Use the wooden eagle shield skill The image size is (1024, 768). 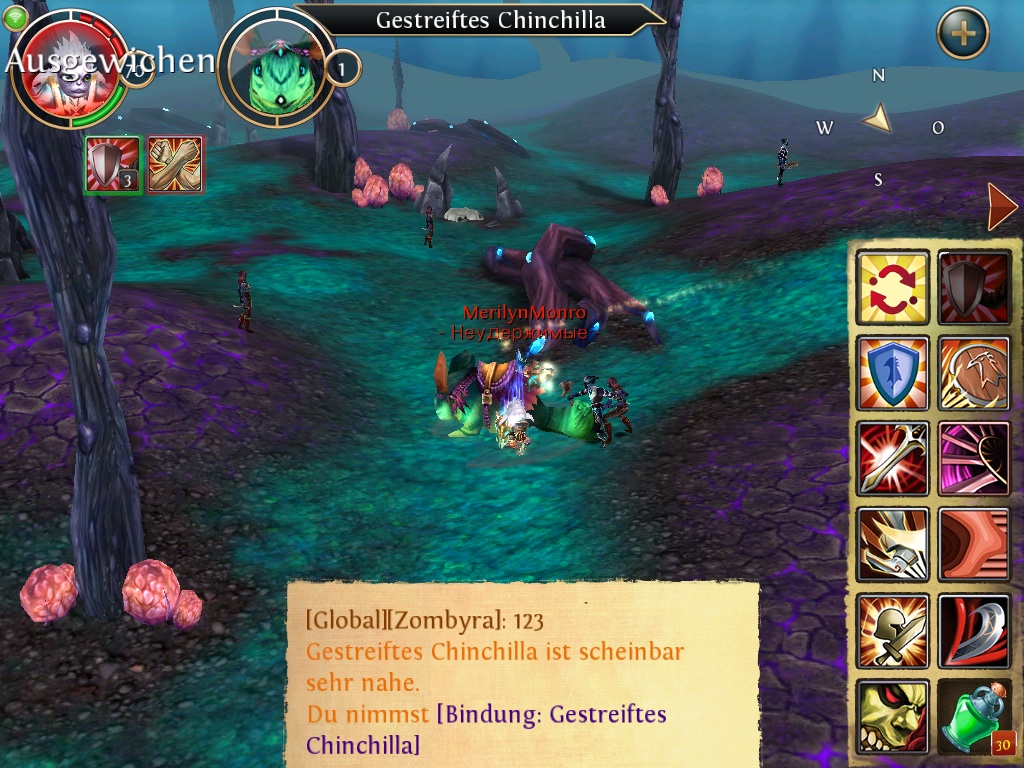click(x=975, y=373)
